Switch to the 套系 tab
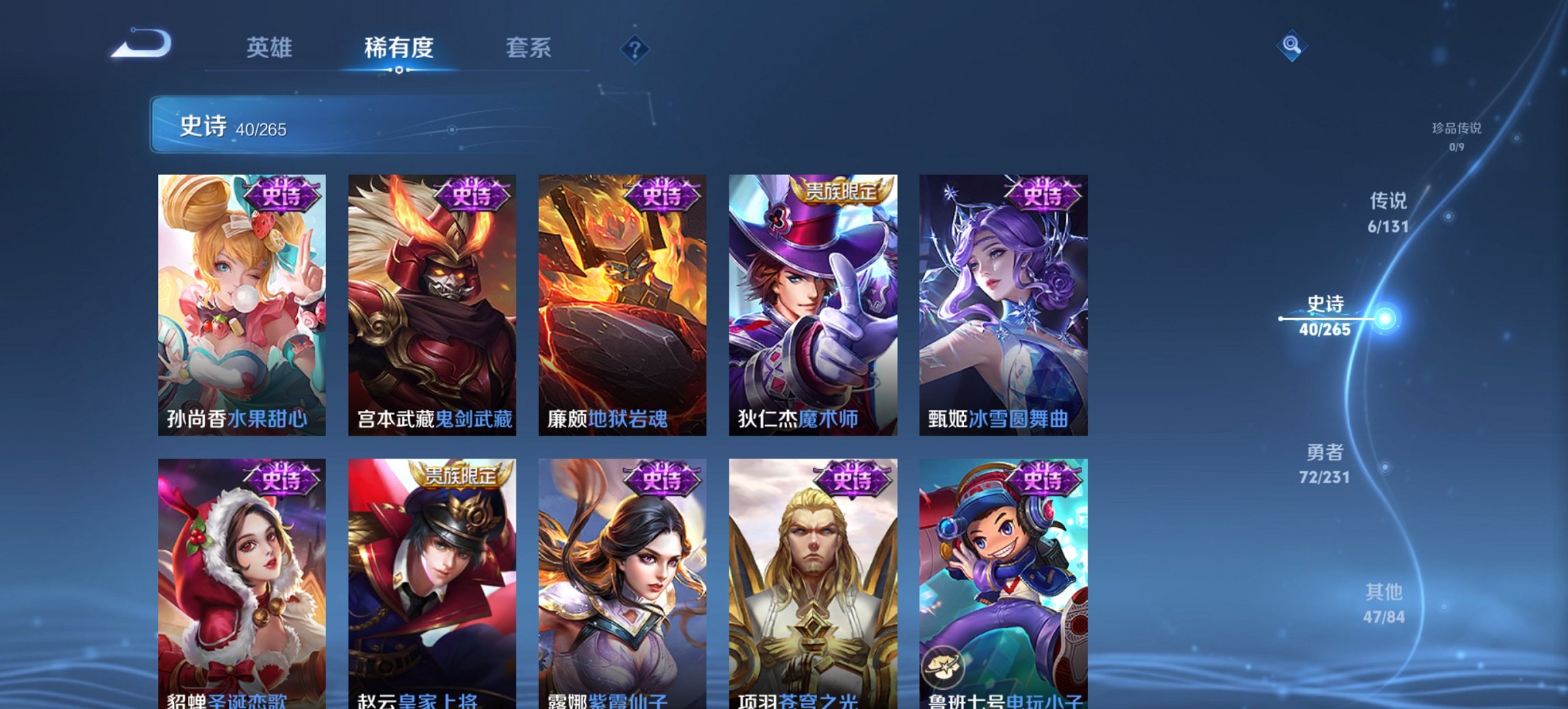The image size is (1568, 709). (528, 48)
